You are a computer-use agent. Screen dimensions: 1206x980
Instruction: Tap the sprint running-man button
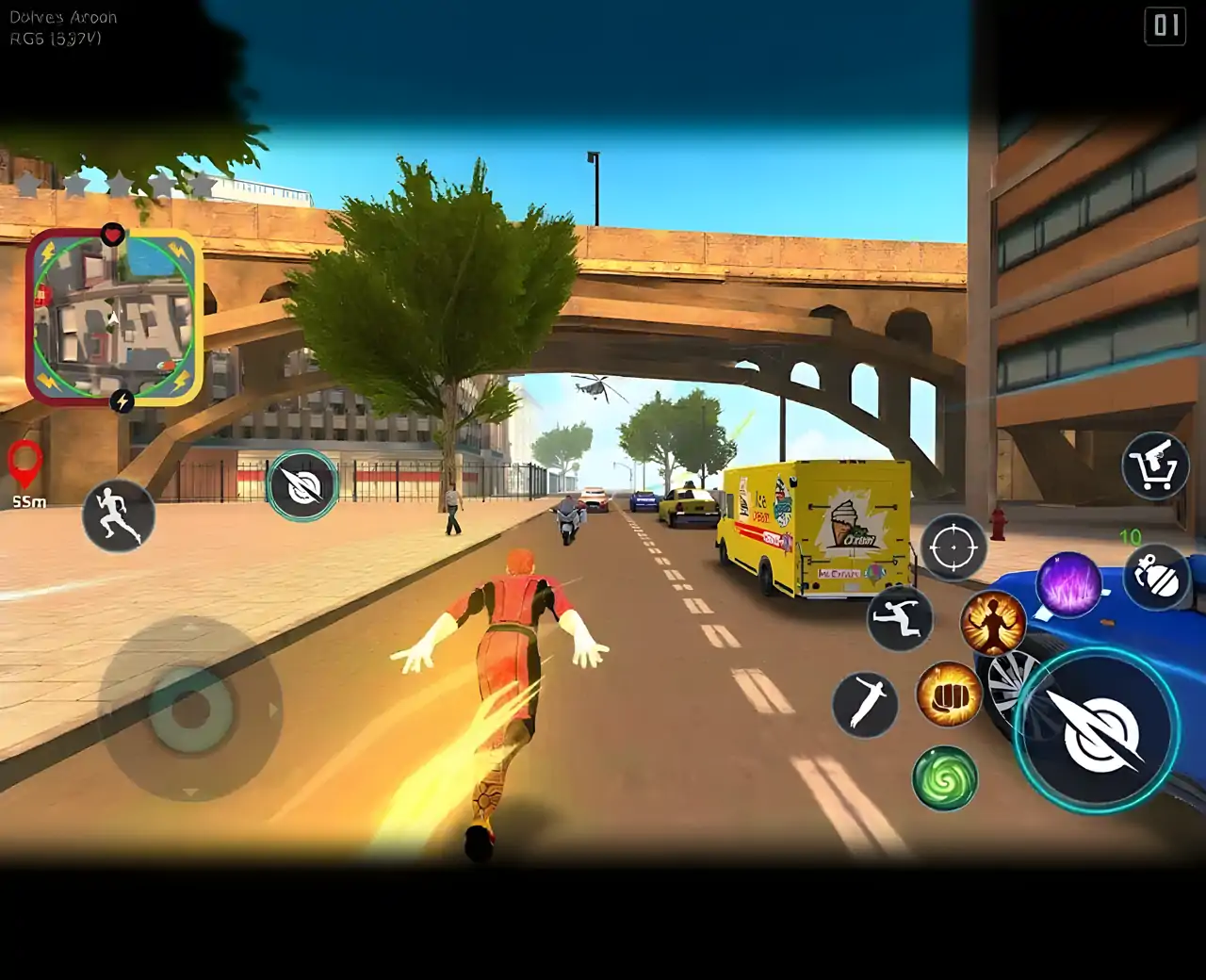pyautogui.click(x=118, y=515)
